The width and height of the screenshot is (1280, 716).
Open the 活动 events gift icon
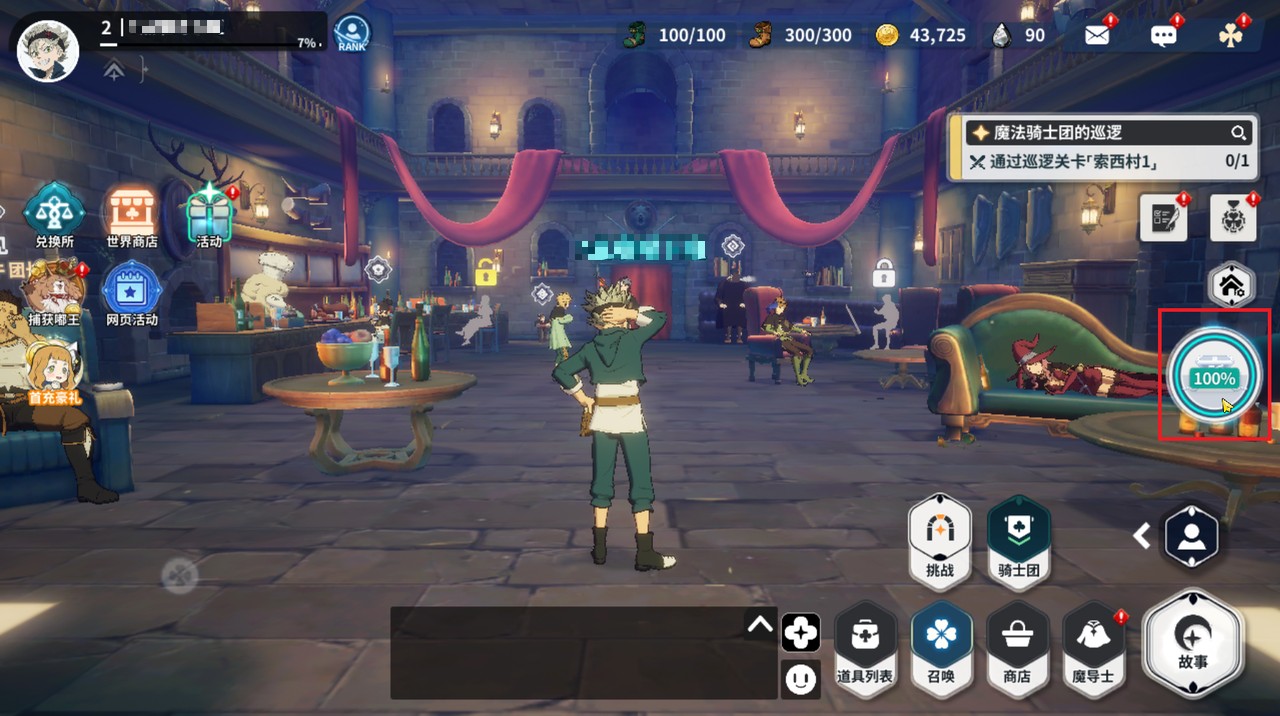[x=209, y=211]
